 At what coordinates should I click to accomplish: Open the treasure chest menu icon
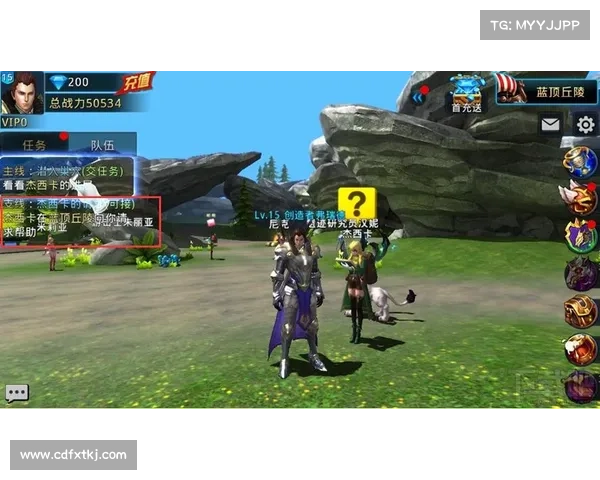click(580, 311)
